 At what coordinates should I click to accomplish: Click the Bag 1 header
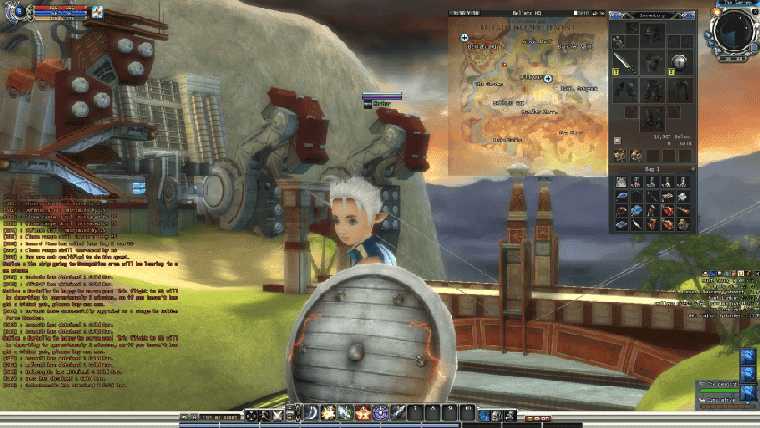tap(651, 171)
